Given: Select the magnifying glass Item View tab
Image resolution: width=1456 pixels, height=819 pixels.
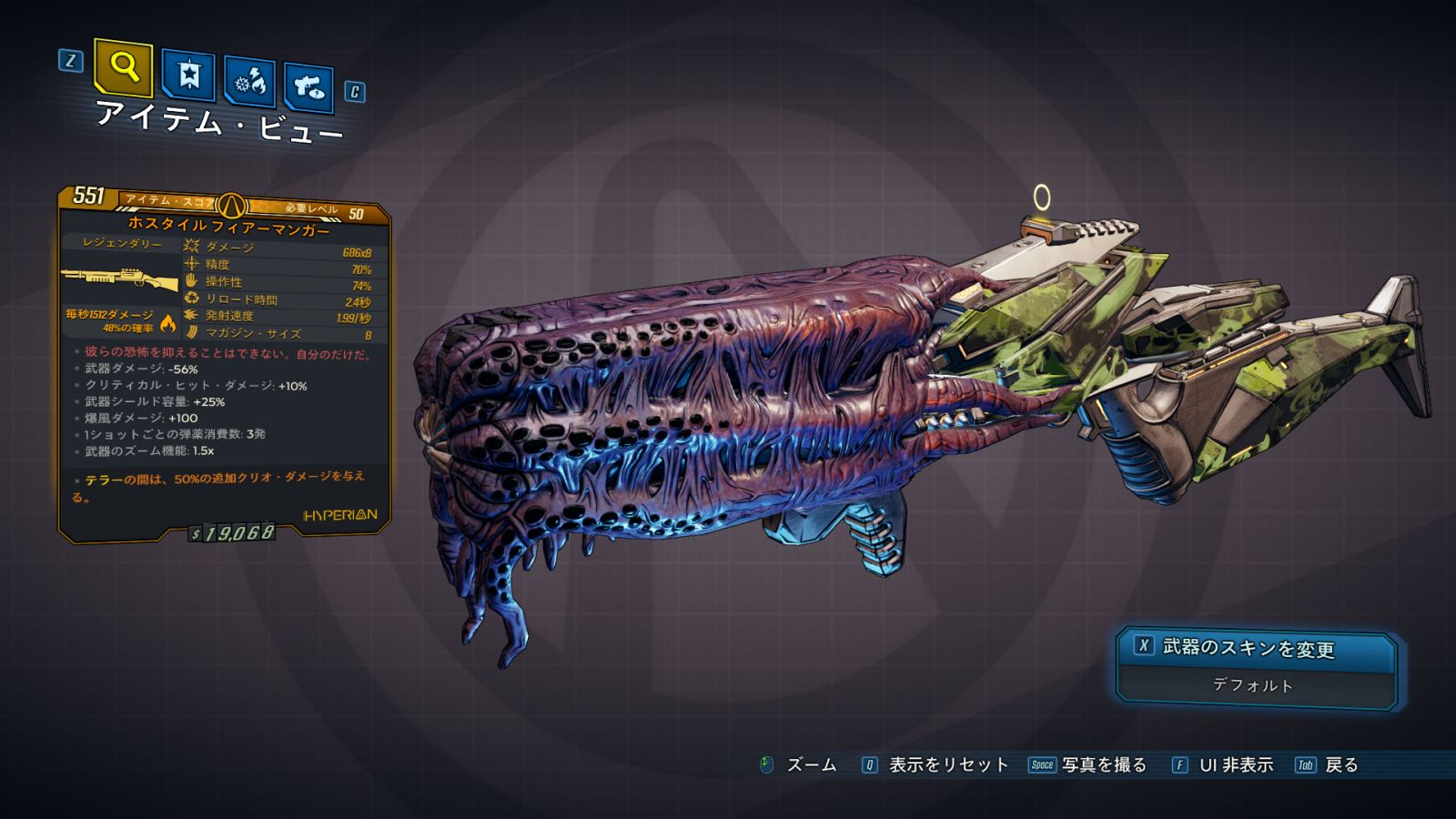Looking at the screenshot, I should (124, 66).
